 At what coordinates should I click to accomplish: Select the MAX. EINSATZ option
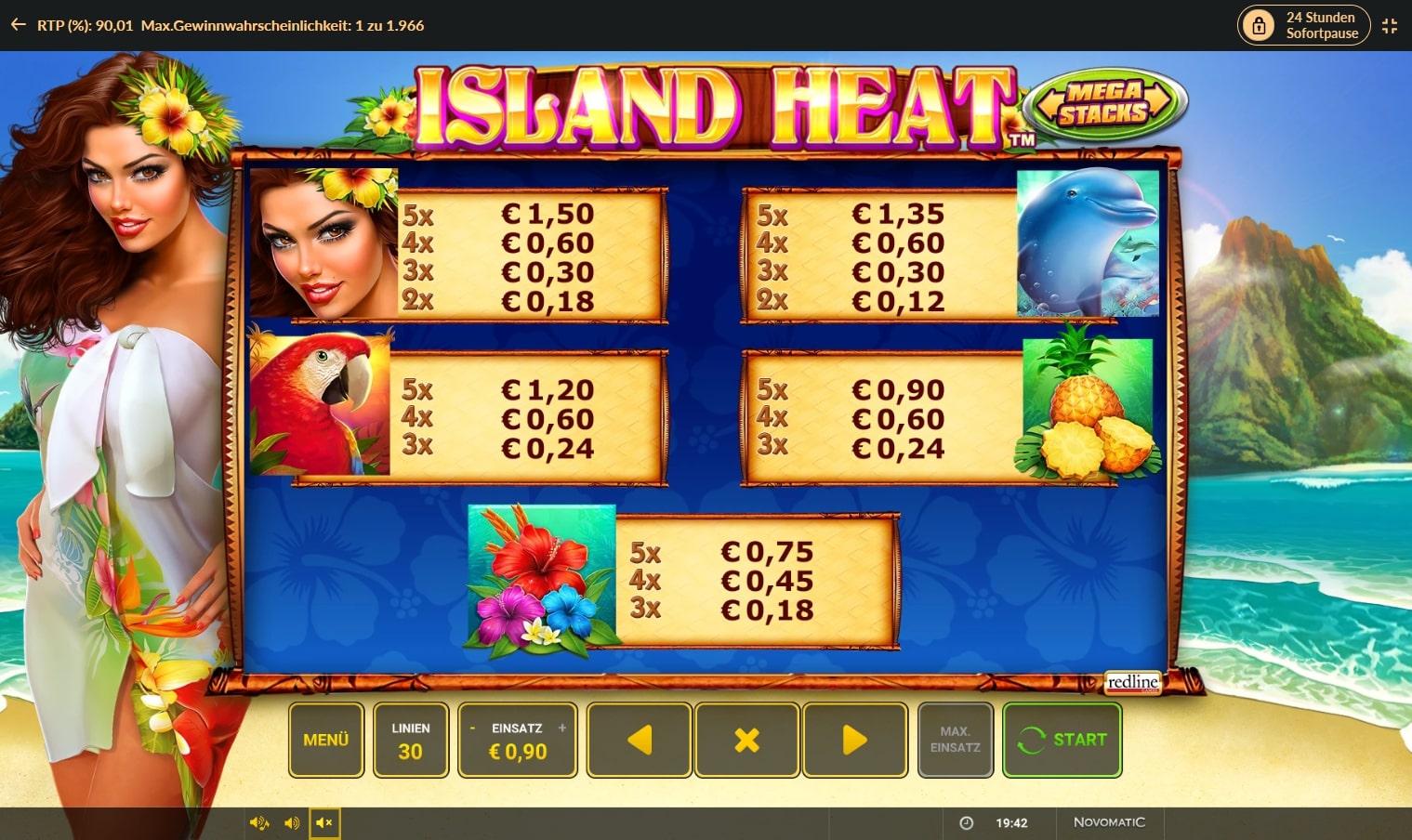(x=955, y=740)
